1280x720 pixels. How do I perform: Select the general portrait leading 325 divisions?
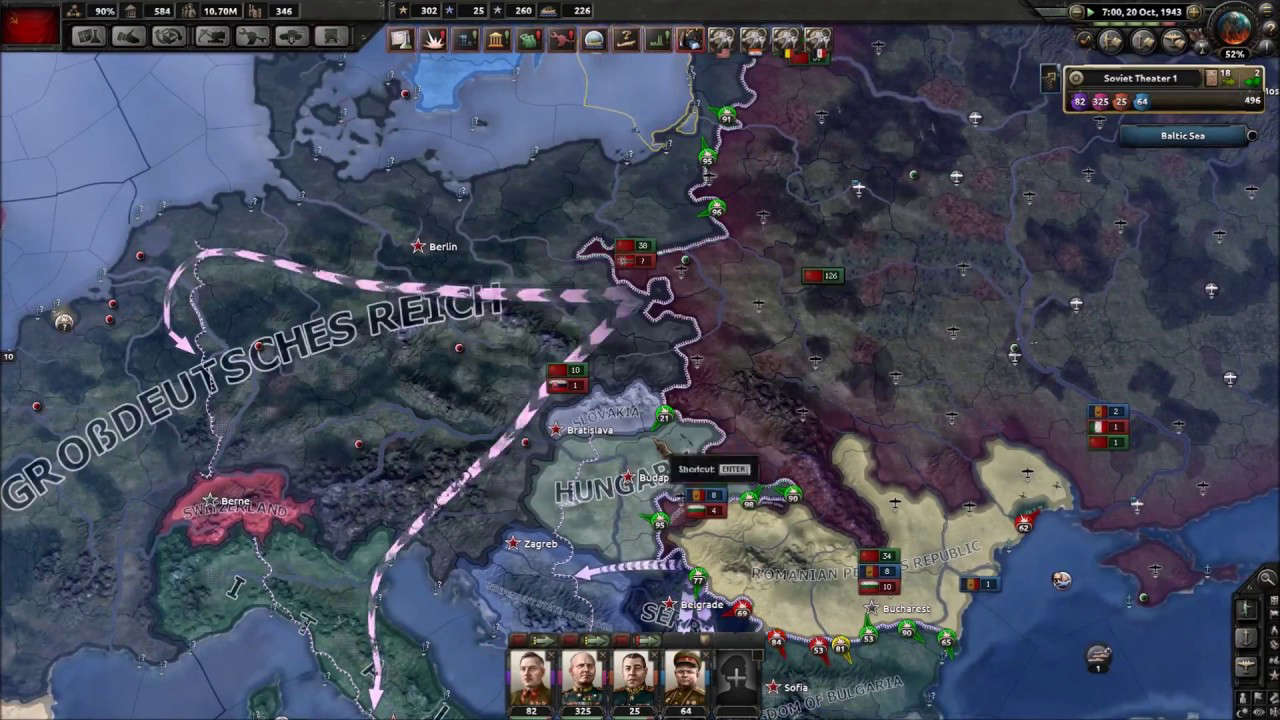pos(583,677)
